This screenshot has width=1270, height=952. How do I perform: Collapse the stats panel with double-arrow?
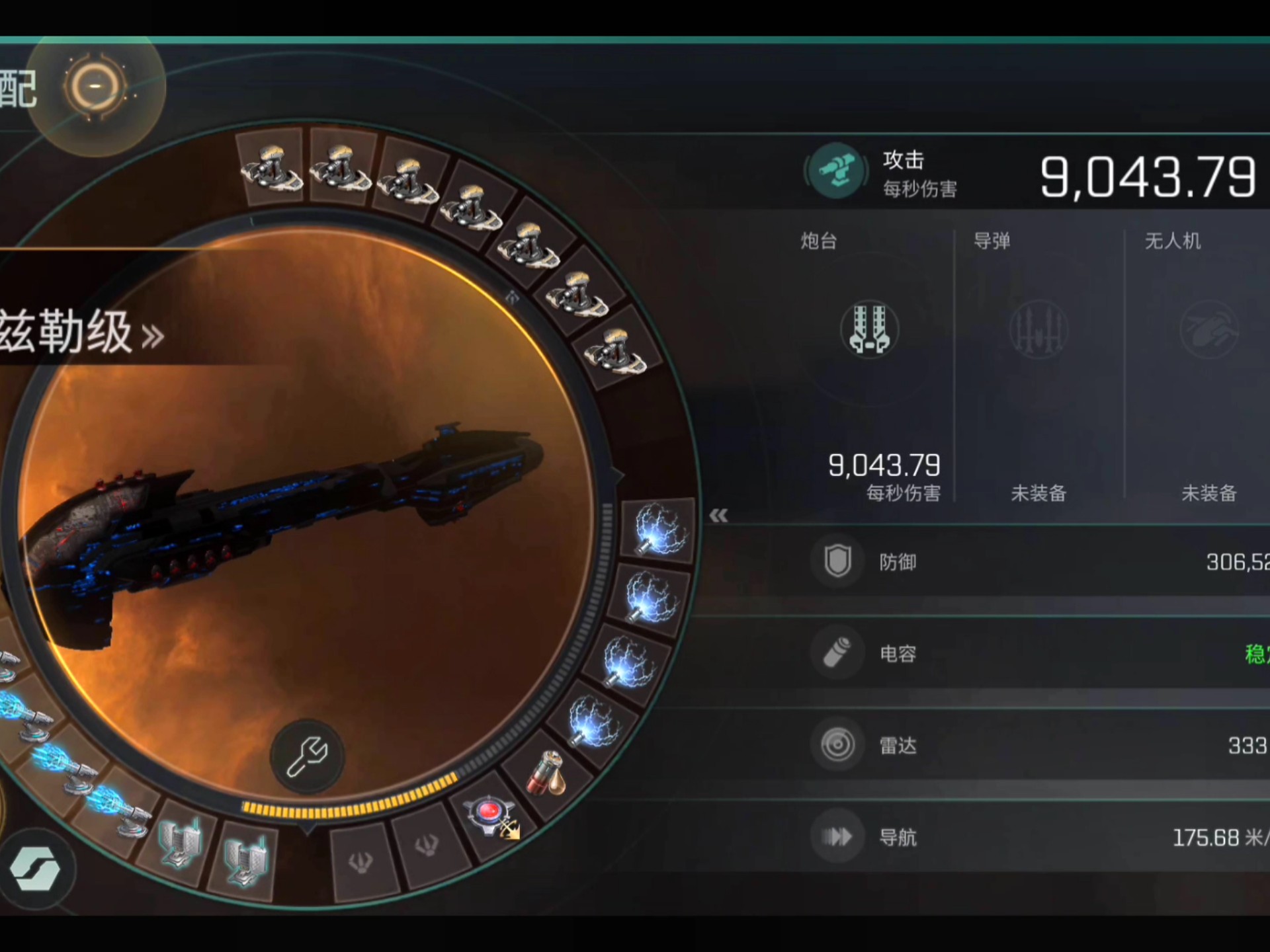tap(718, 516)
